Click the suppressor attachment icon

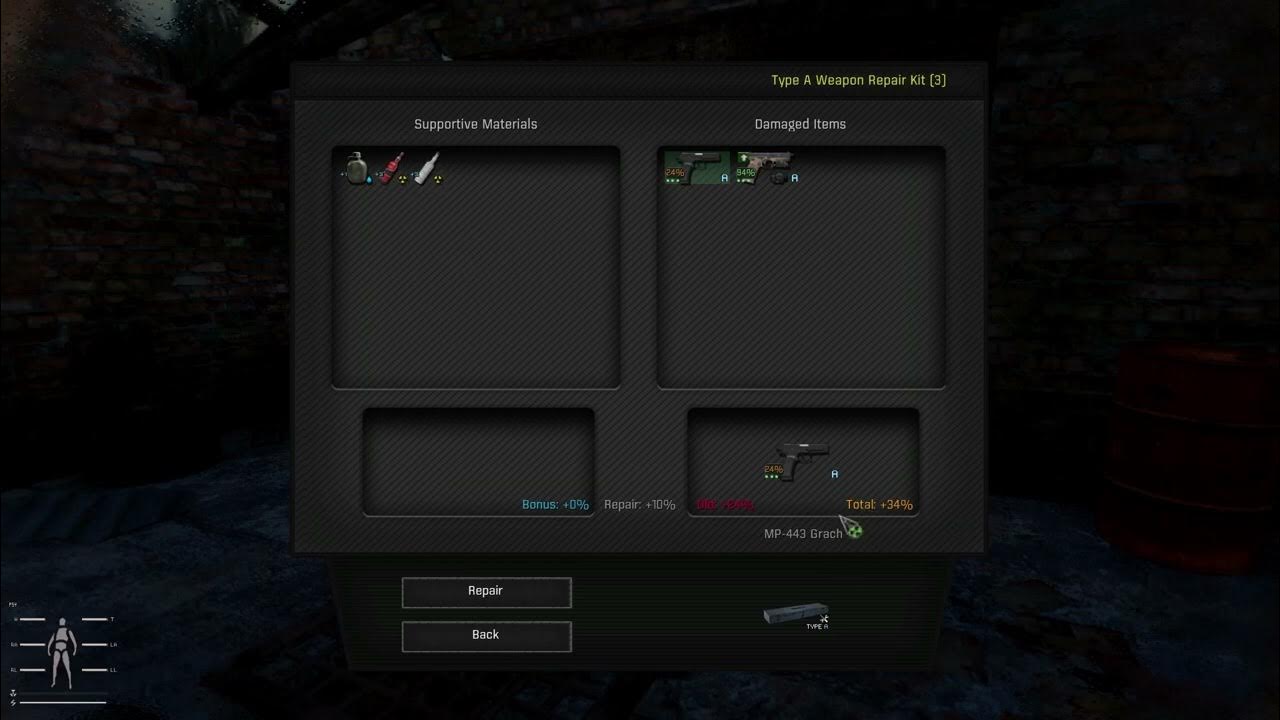tap(779, 179)
